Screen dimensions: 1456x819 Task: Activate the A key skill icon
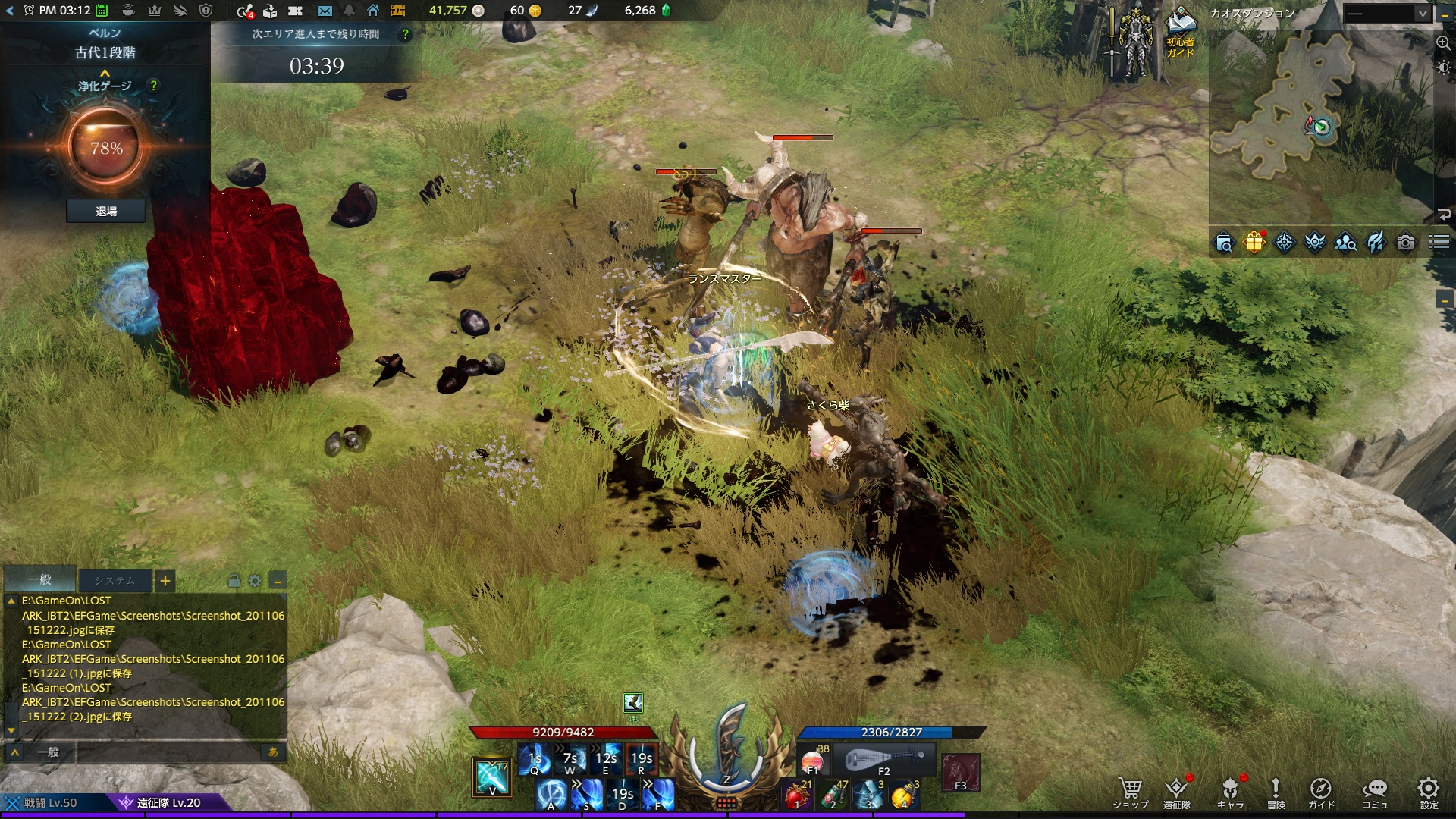551,795
